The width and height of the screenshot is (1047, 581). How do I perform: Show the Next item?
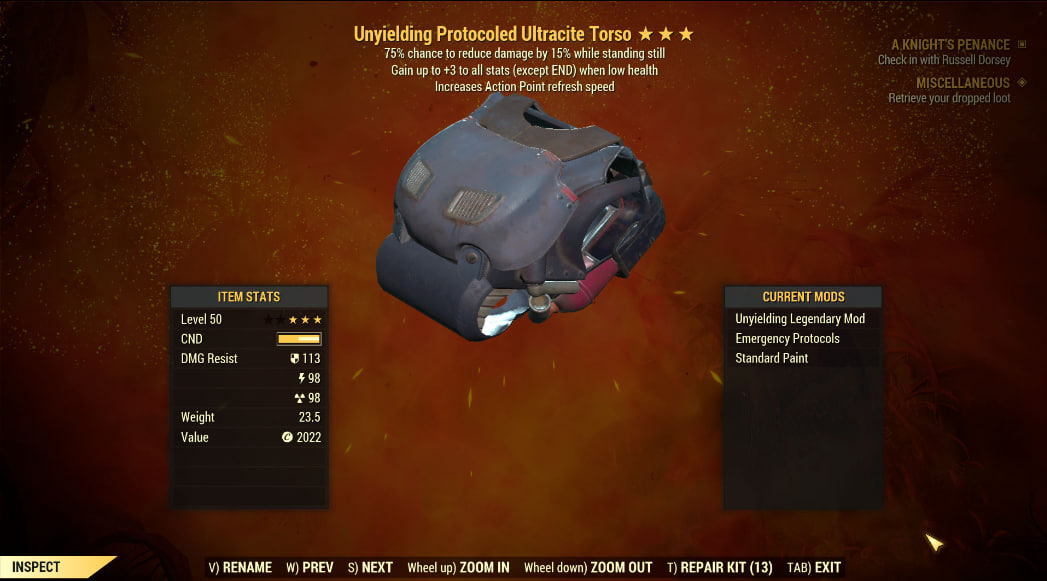coord(370,567)
